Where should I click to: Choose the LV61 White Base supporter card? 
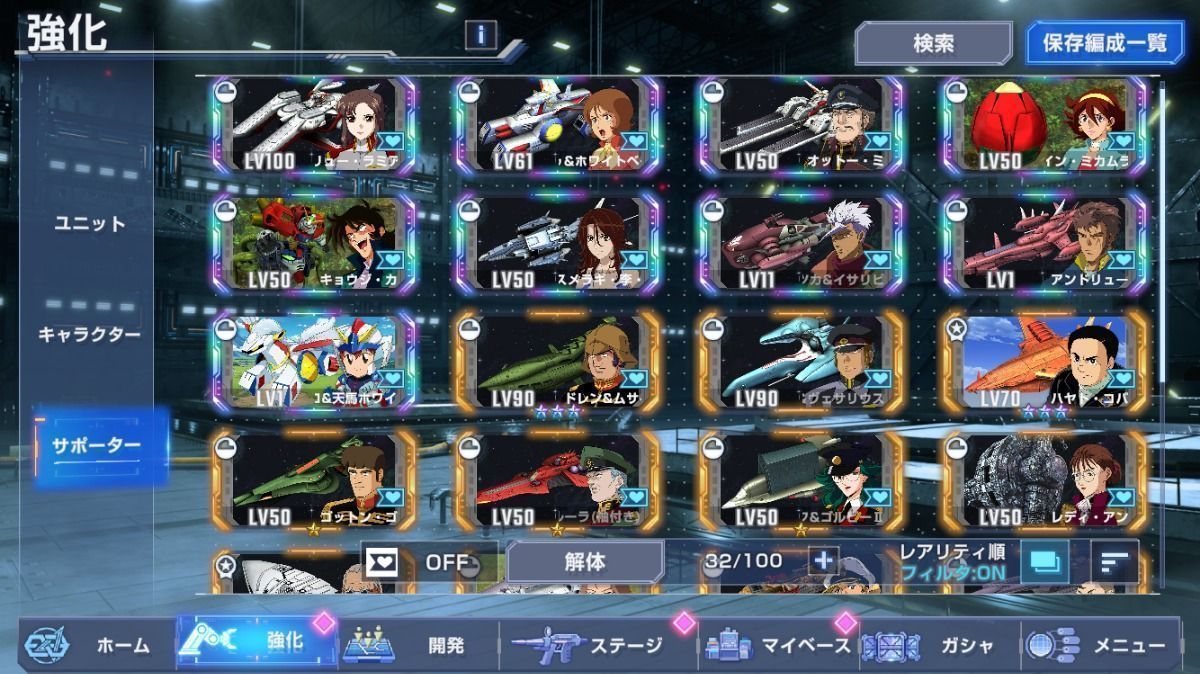point(558,127)
